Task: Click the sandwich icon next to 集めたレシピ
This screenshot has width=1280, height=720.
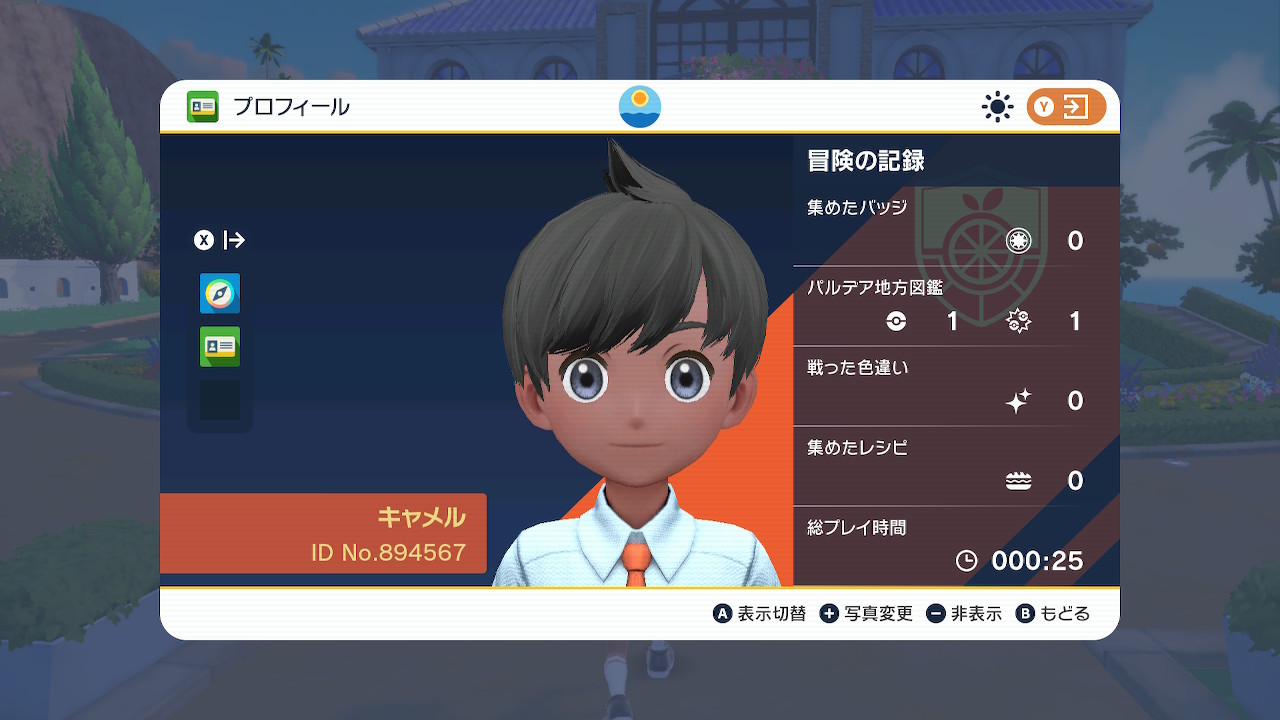Action: click(x=1018, y=480)
